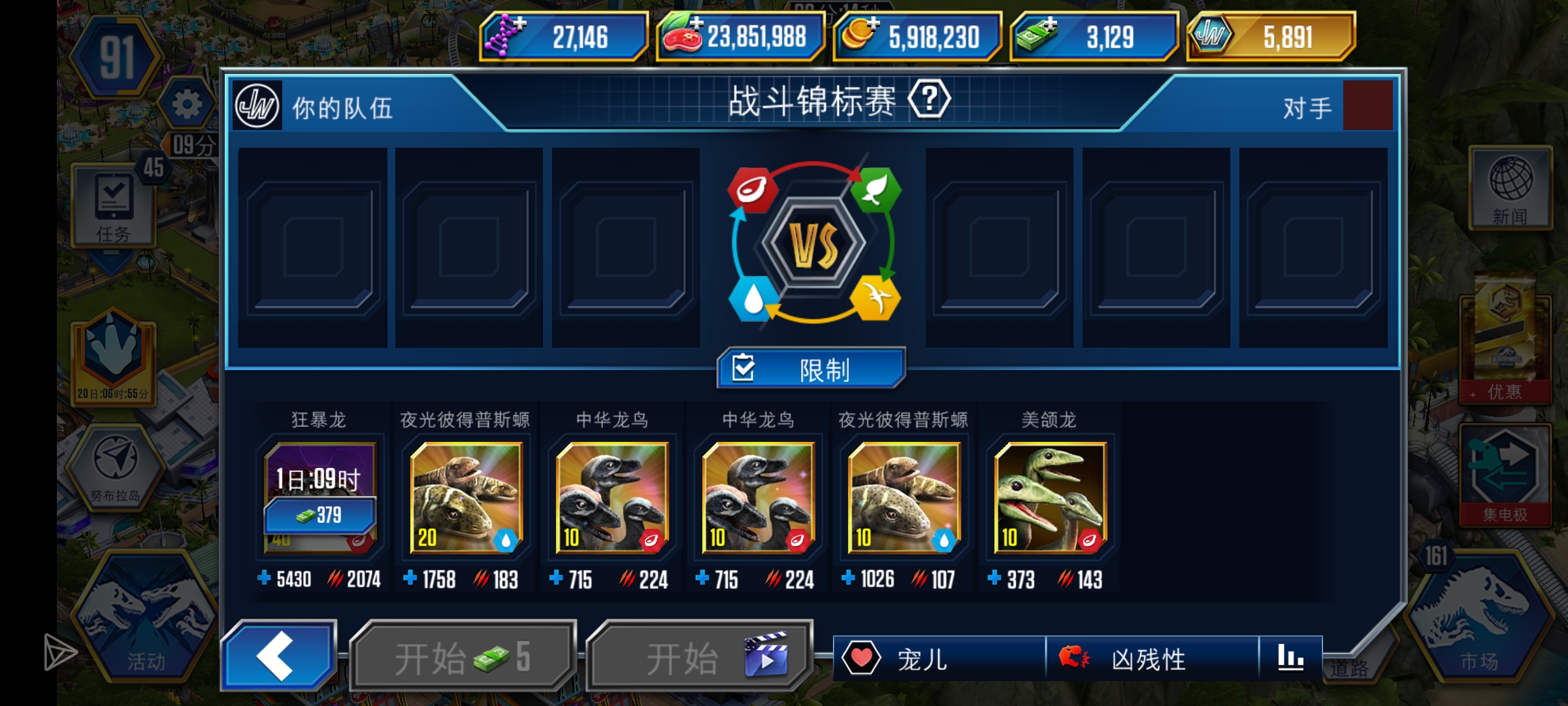Click the JW logo beside 你的队伍

(x=257, y=105)
